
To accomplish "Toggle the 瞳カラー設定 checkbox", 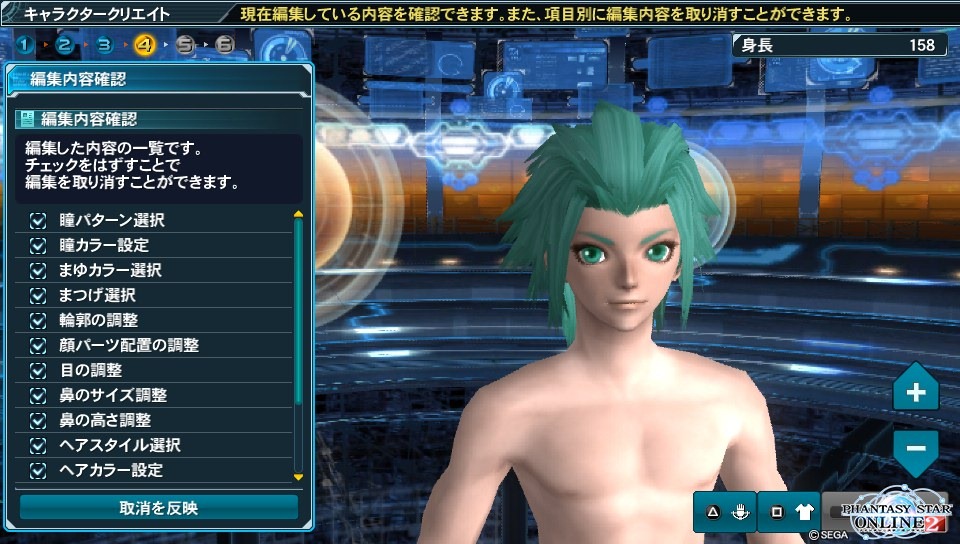I will click(x=39, y=245).
